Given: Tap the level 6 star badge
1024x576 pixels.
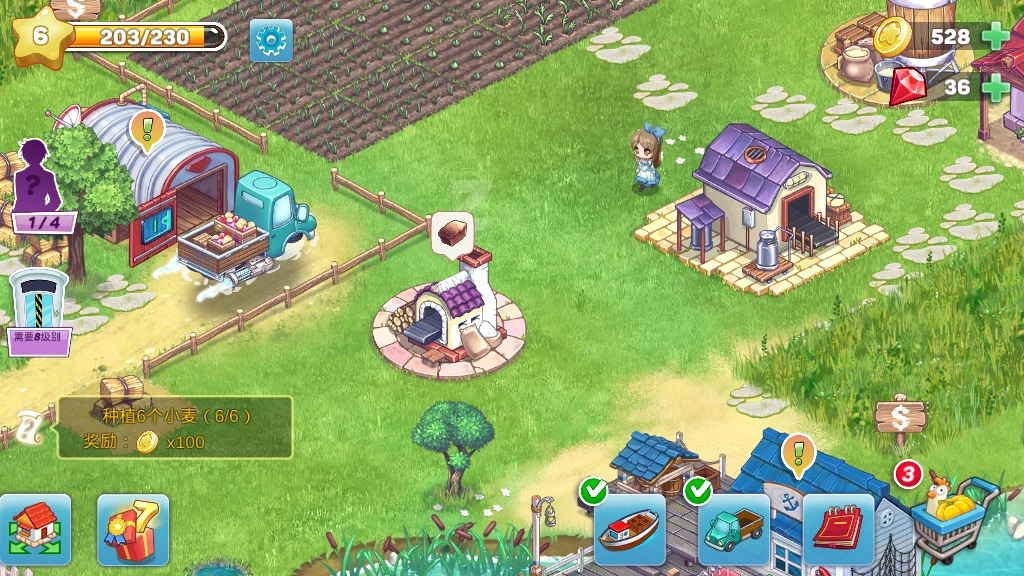Looking at the screenshot, I should coord(41,36).
